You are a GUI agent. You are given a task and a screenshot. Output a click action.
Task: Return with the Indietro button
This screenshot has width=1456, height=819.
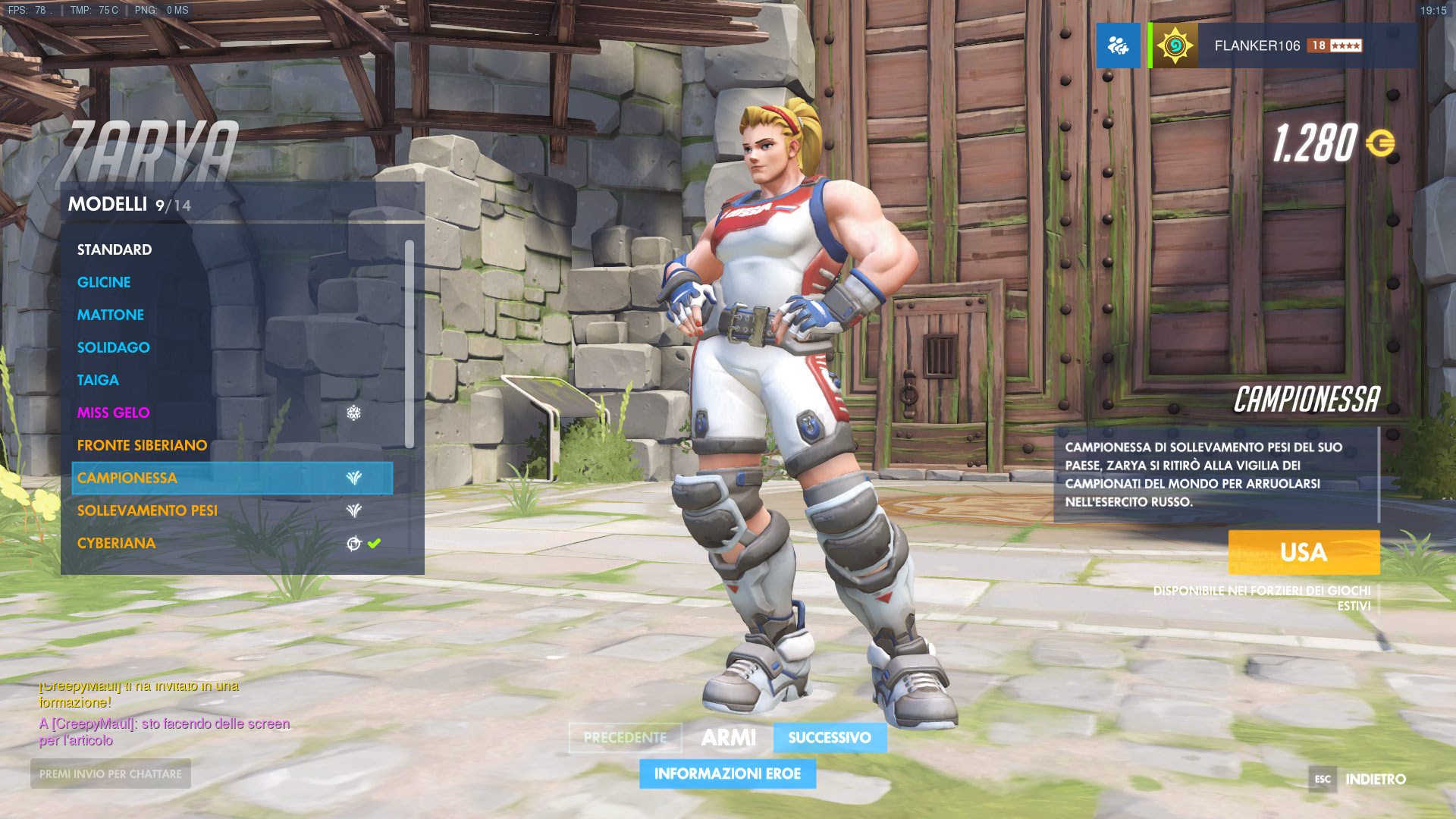point(1374,779)
